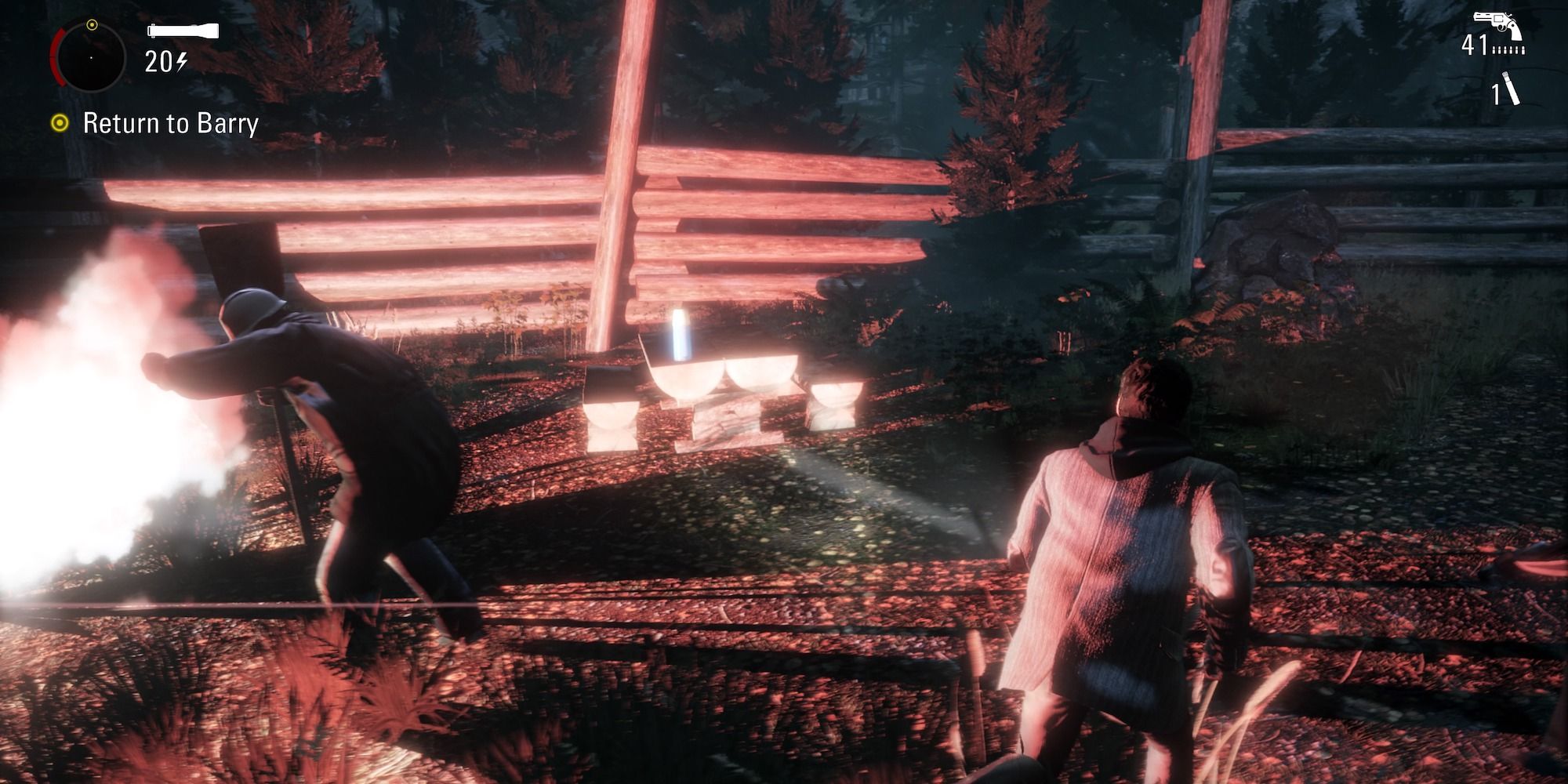The image size is (1568, 784).
Task: Click the objective waypoint dot on the compass ring
Action: tap(93, 24)
